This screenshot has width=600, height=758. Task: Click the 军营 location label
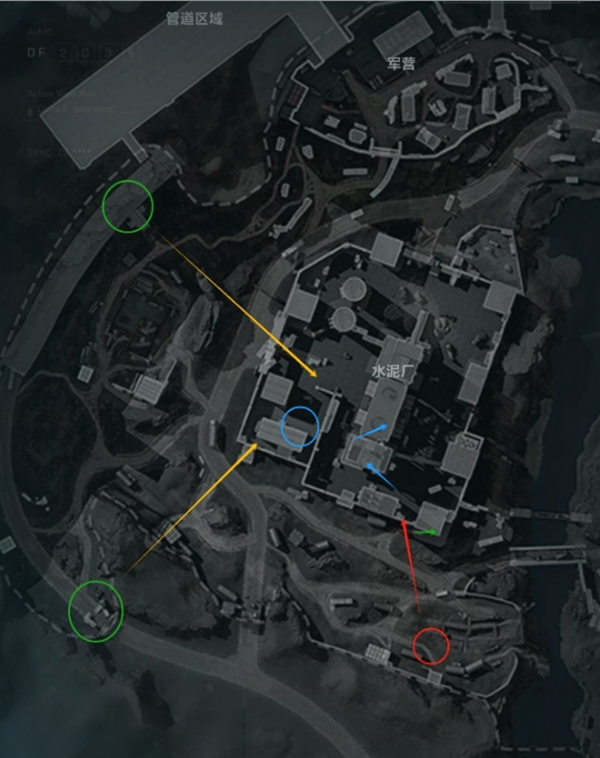(402, 64)
